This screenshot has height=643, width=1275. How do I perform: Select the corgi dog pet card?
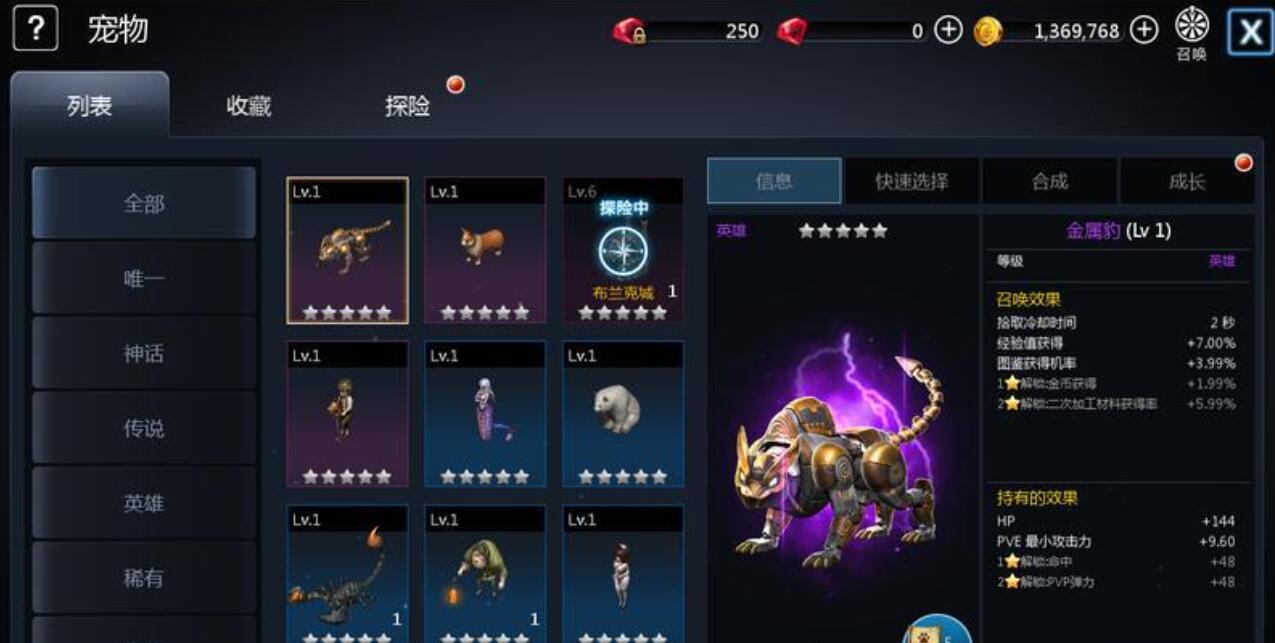[485, 250]
